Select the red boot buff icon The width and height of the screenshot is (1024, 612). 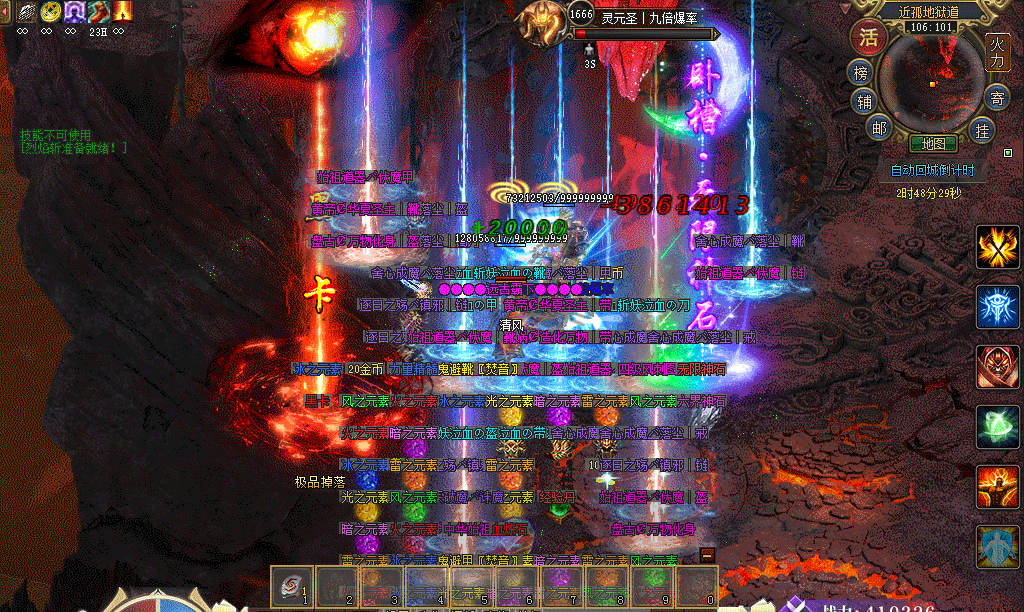click(x=98, y=11)
